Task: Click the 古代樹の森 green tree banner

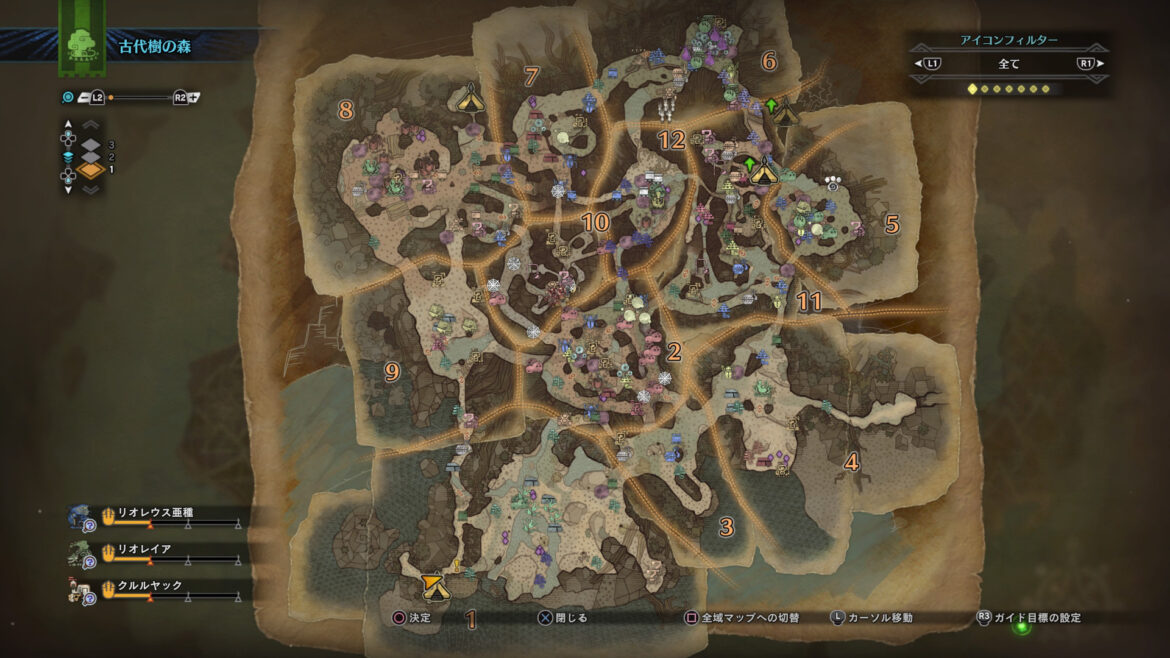Action: (x=76, y=40)
